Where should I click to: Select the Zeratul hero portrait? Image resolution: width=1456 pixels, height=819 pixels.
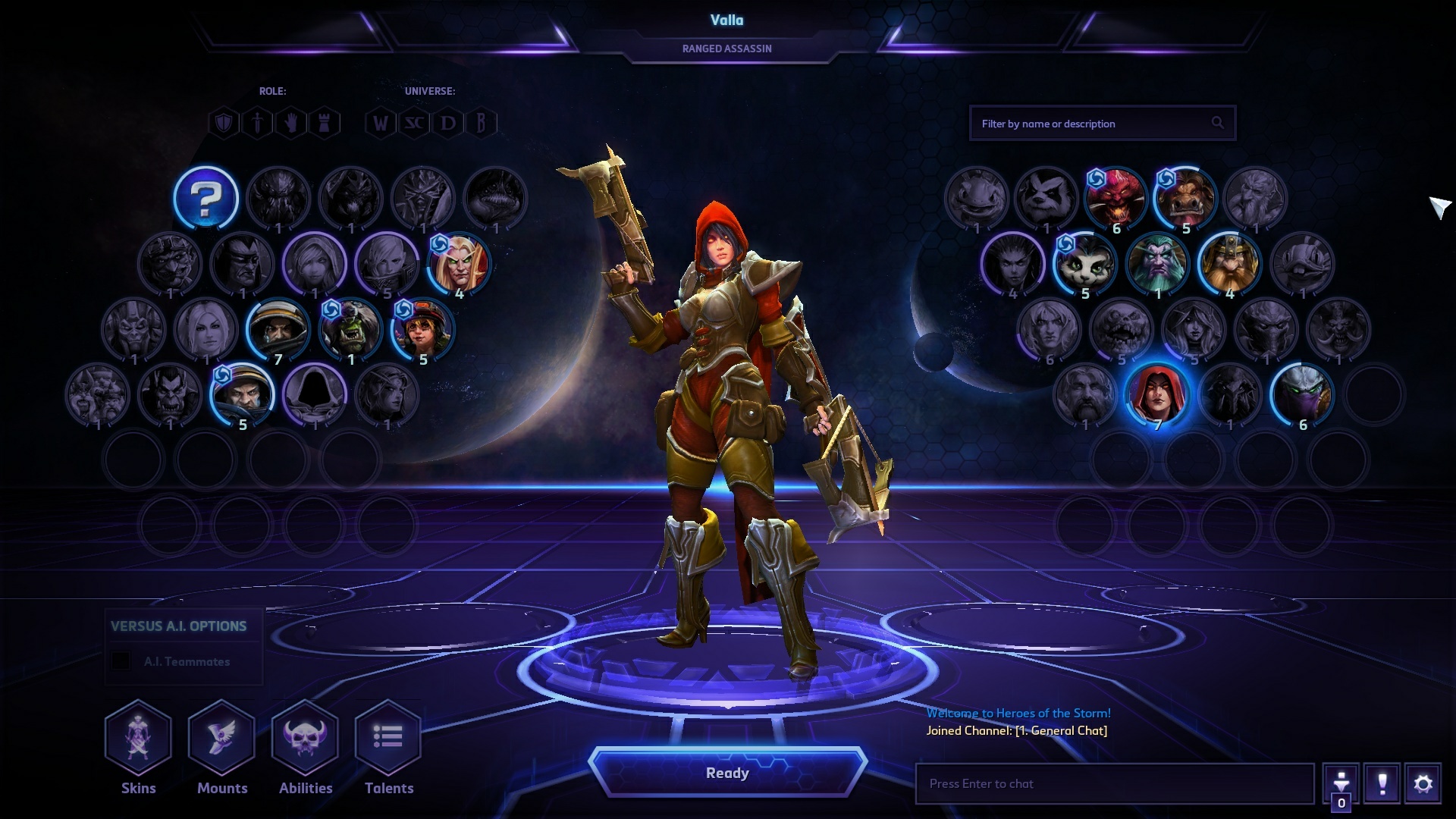pos(1302,394)
